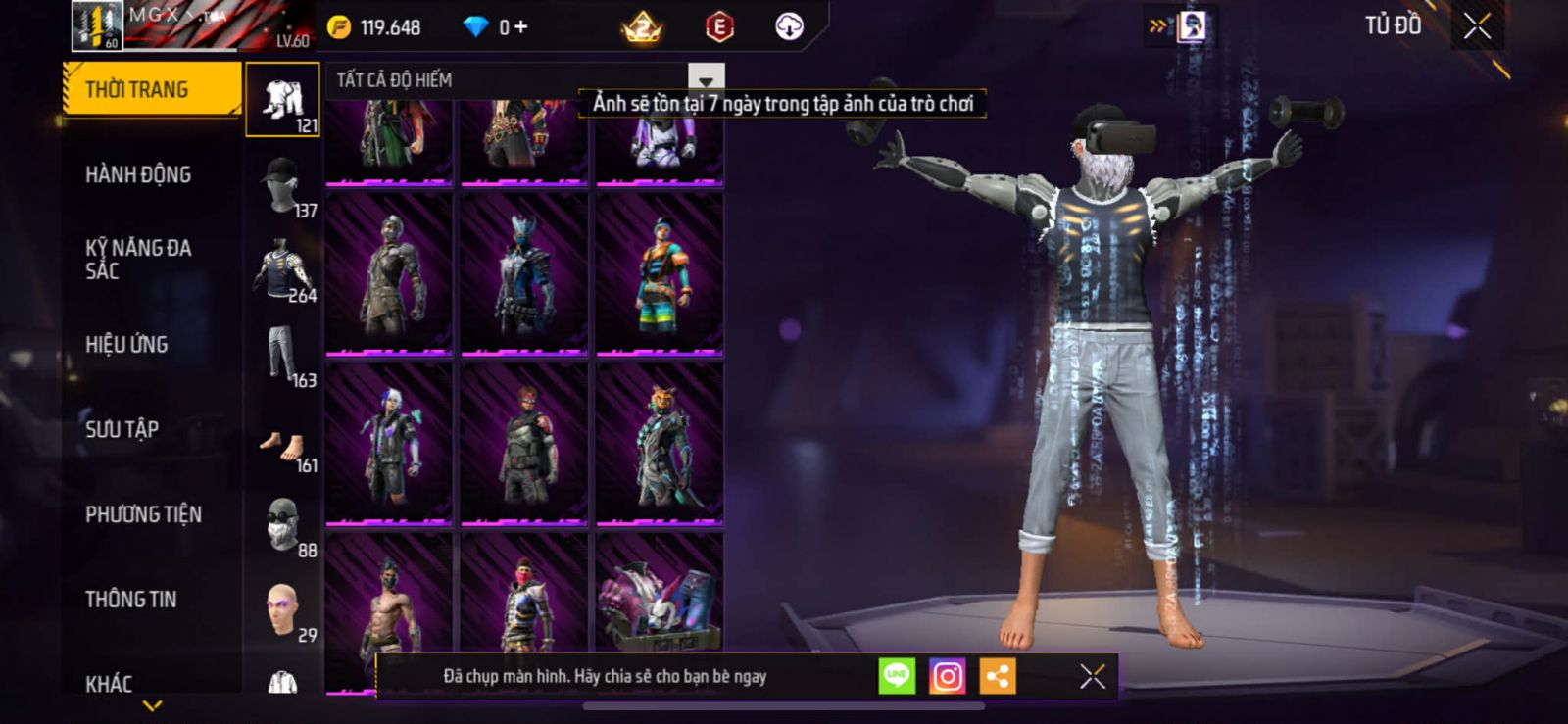Open the Thời Trang category

click(x=150, y=90)
